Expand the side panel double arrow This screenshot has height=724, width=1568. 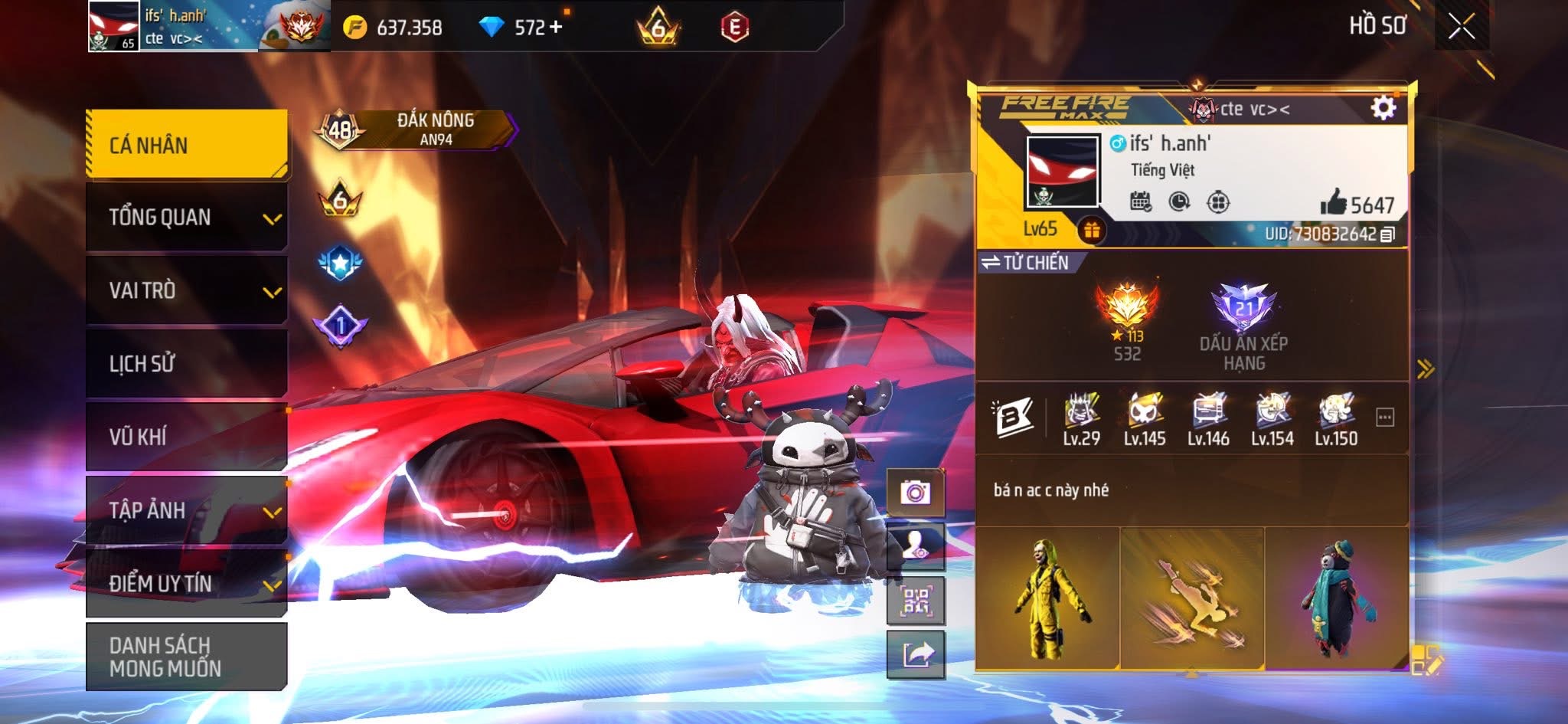(x=1425, y=369)
